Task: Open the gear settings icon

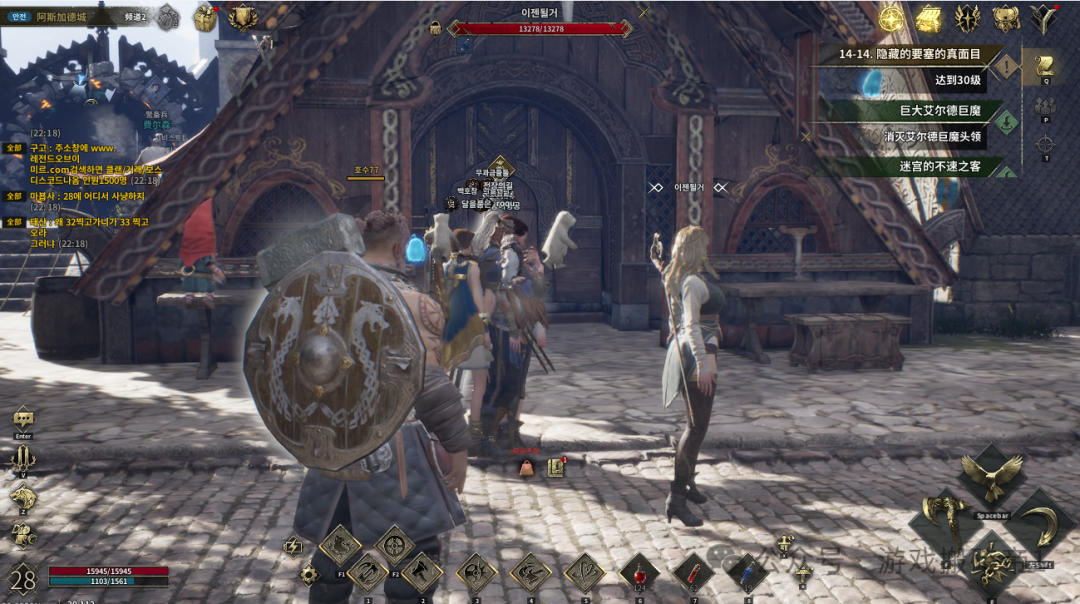Action: 308,575
